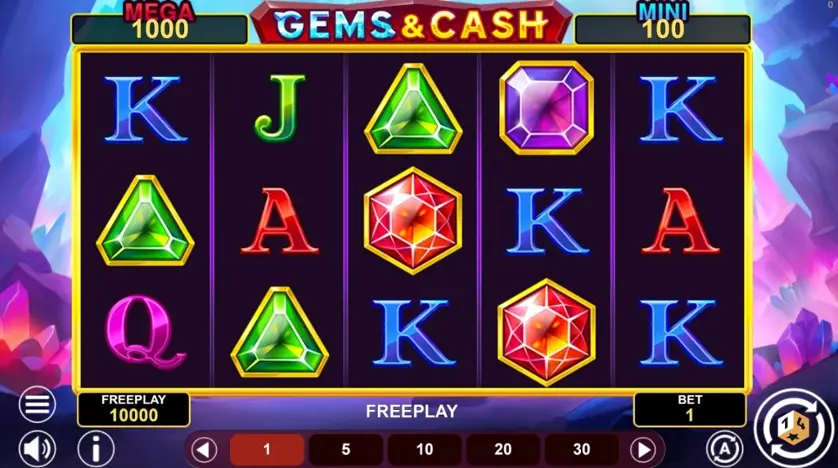Set bet to 10
Viewport: 838px width, 468px height.
(x=424, y=450)
